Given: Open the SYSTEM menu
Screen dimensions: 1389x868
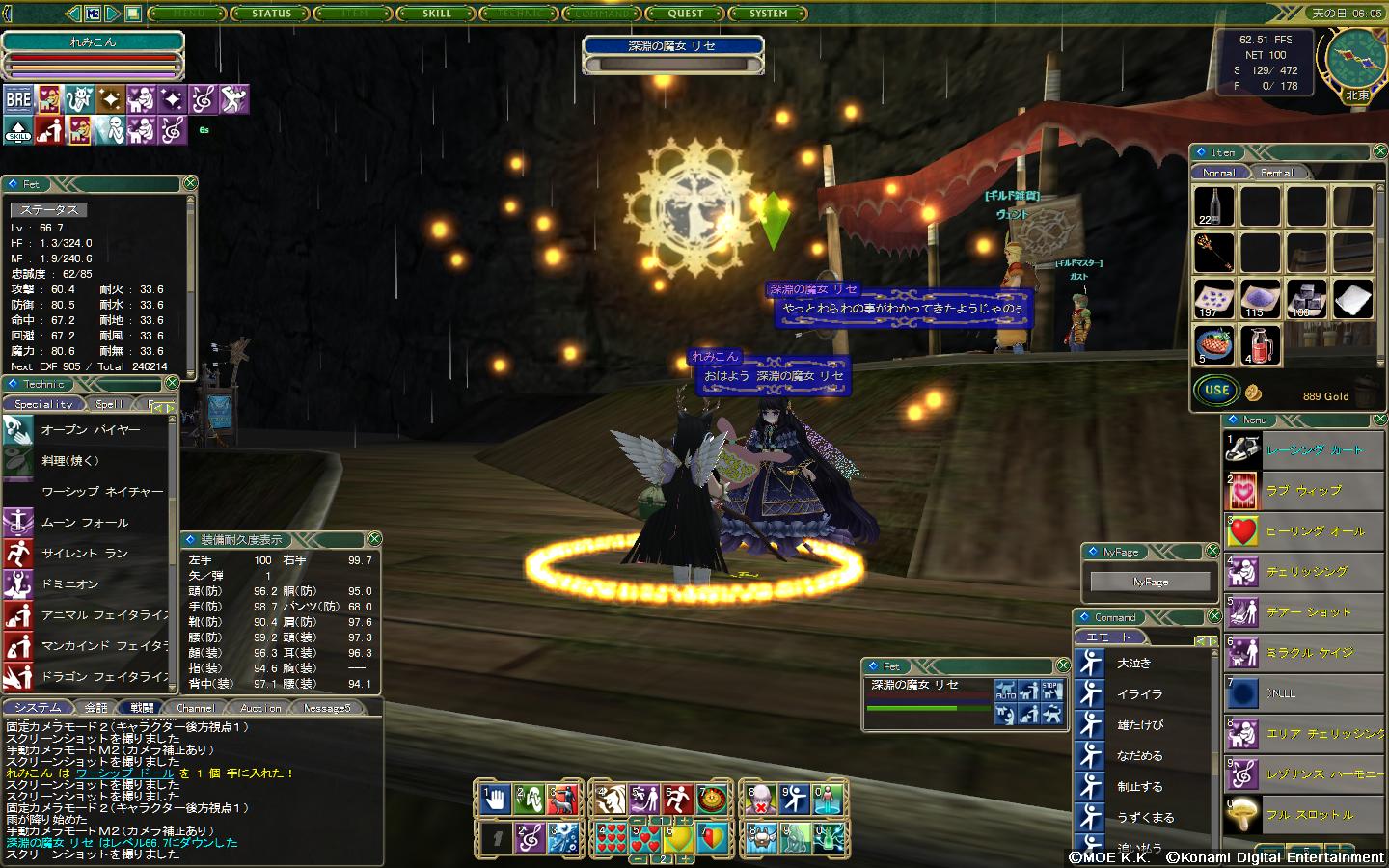Looking at the screenshot, I should [x=769, y=14].
